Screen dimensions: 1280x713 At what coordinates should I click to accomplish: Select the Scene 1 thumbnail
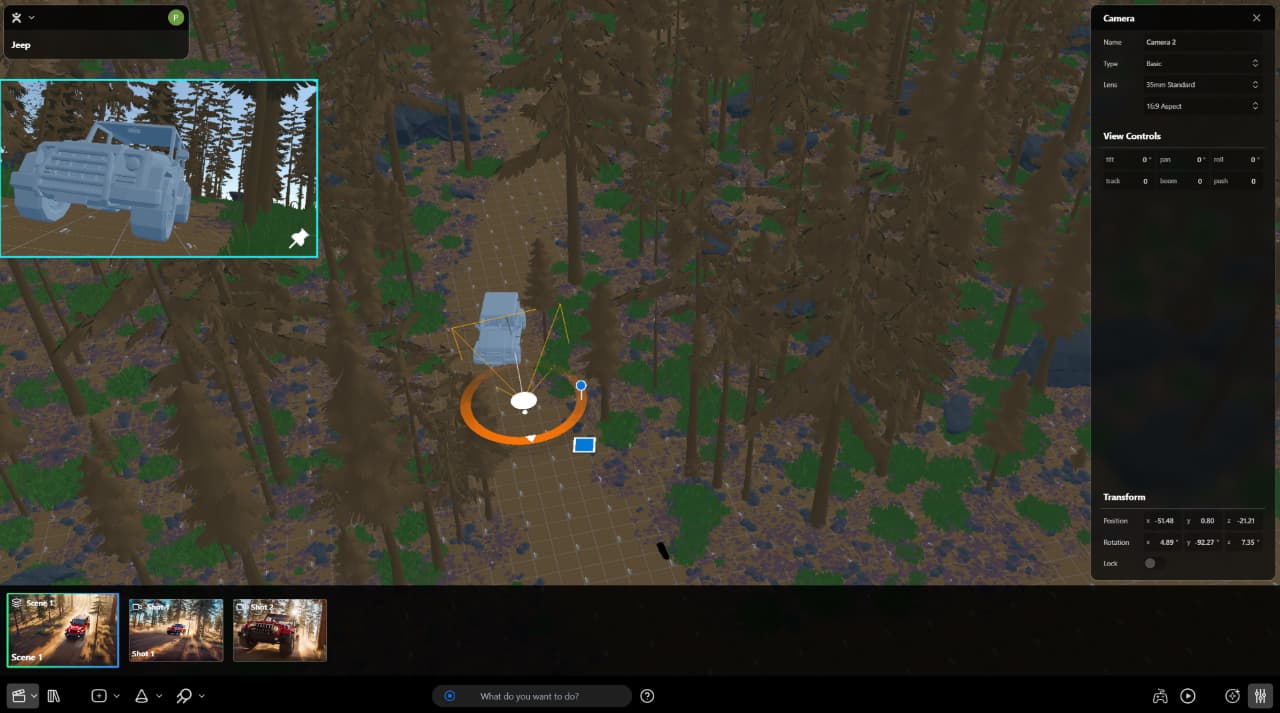point(63,630)
